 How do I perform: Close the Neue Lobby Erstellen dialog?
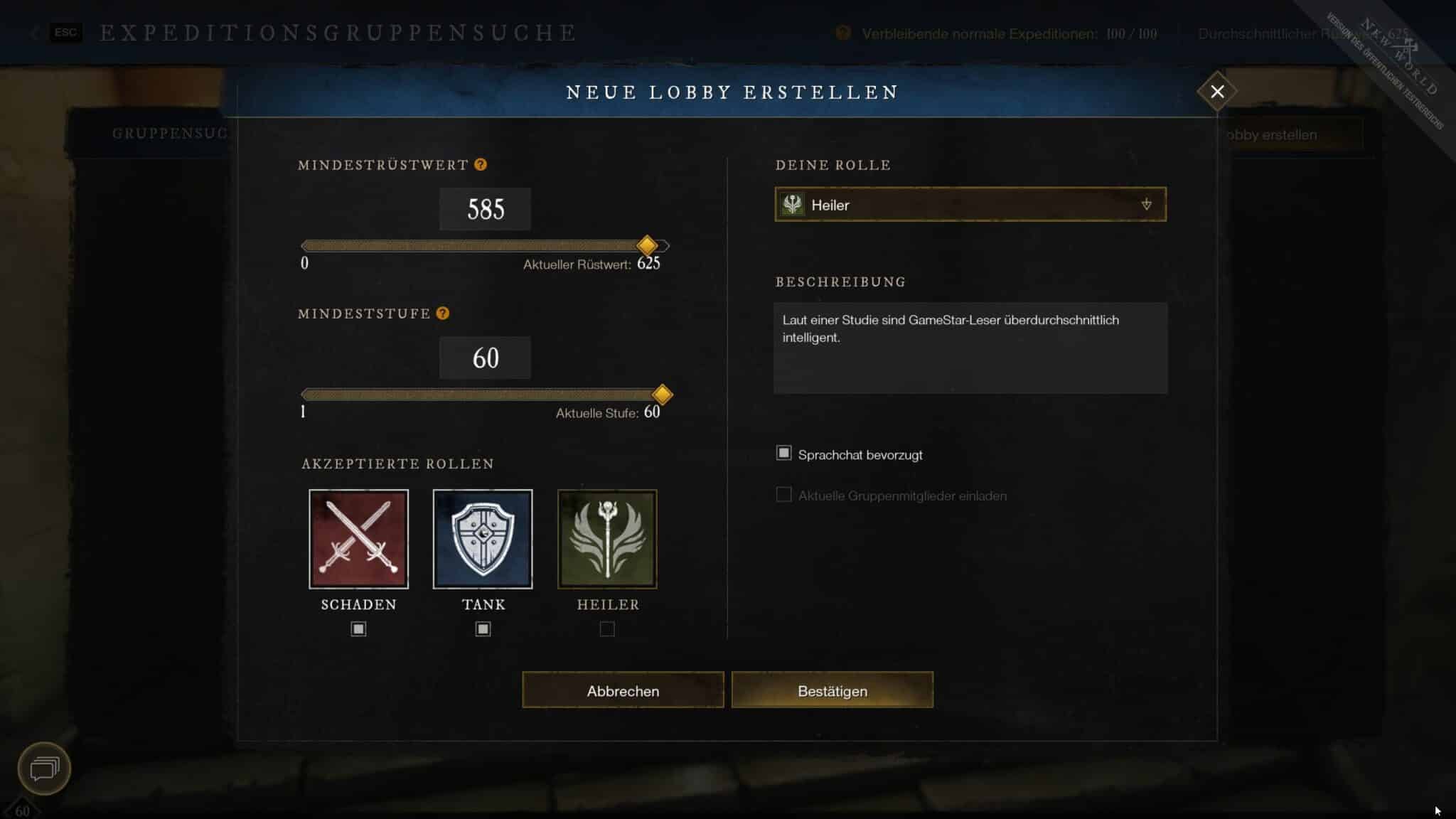(1217, 92)
